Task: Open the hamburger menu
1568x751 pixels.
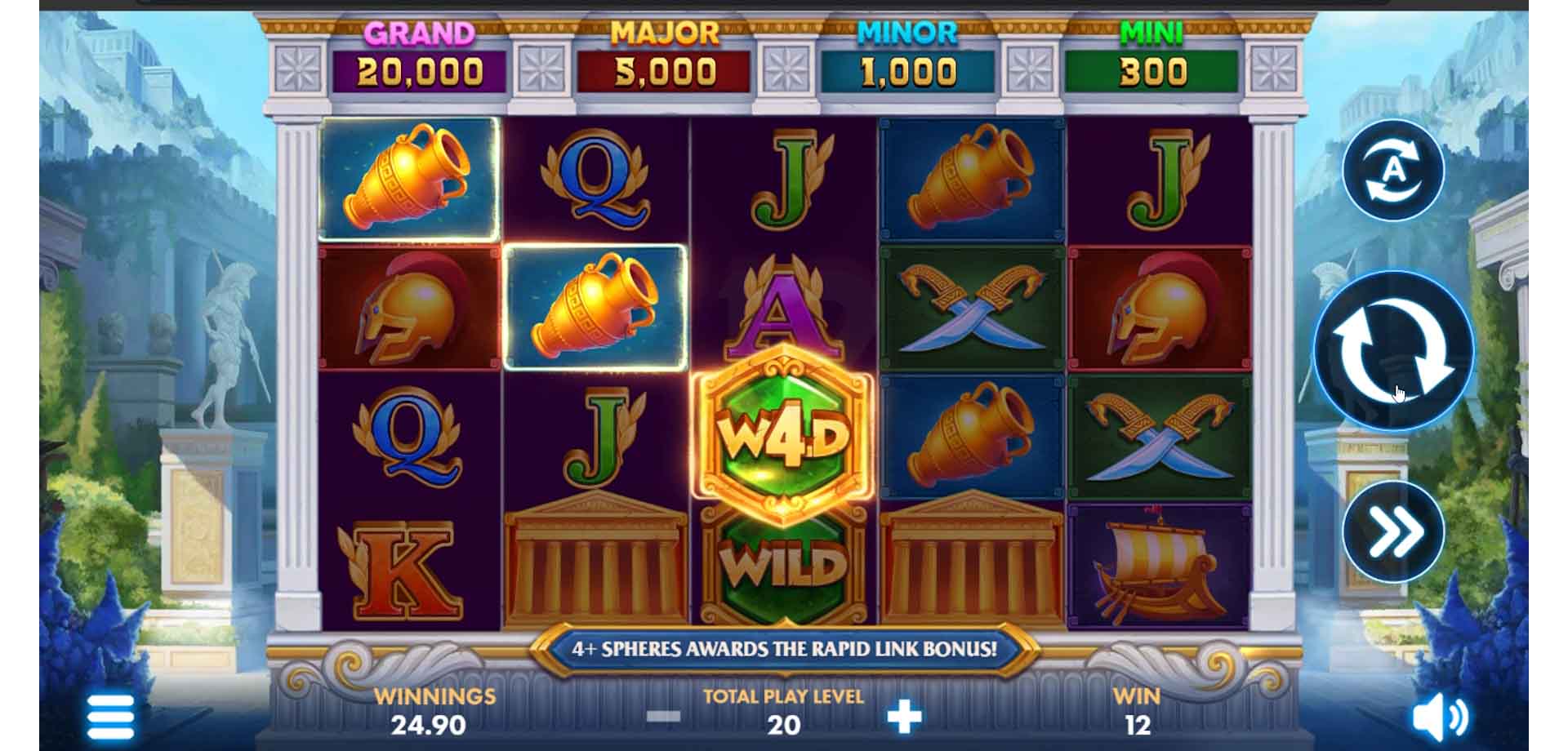Action: tap(110, 717)
